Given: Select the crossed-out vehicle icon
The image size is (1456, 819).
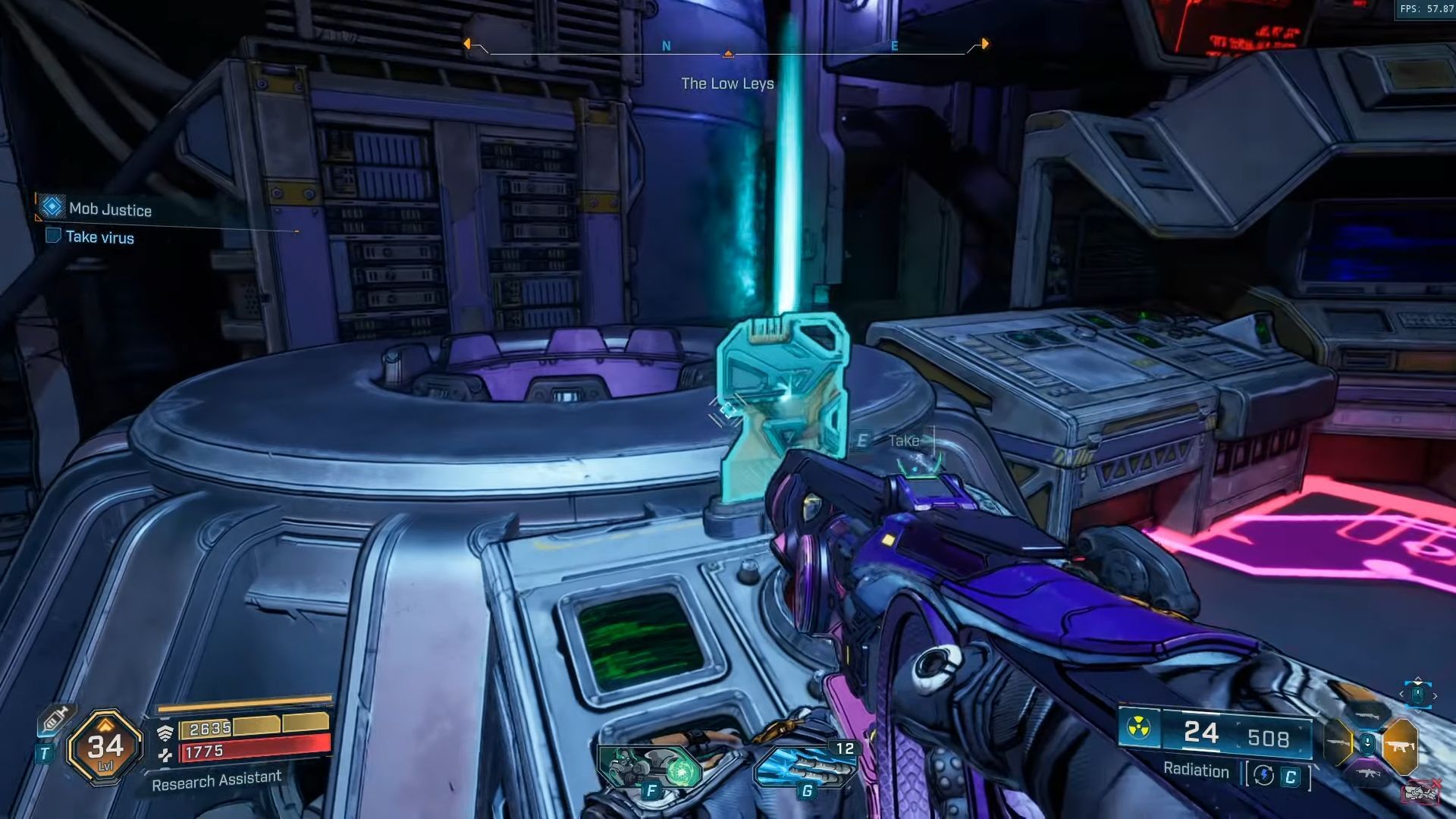Looking at the screenshot, I should coord(1421,792).
